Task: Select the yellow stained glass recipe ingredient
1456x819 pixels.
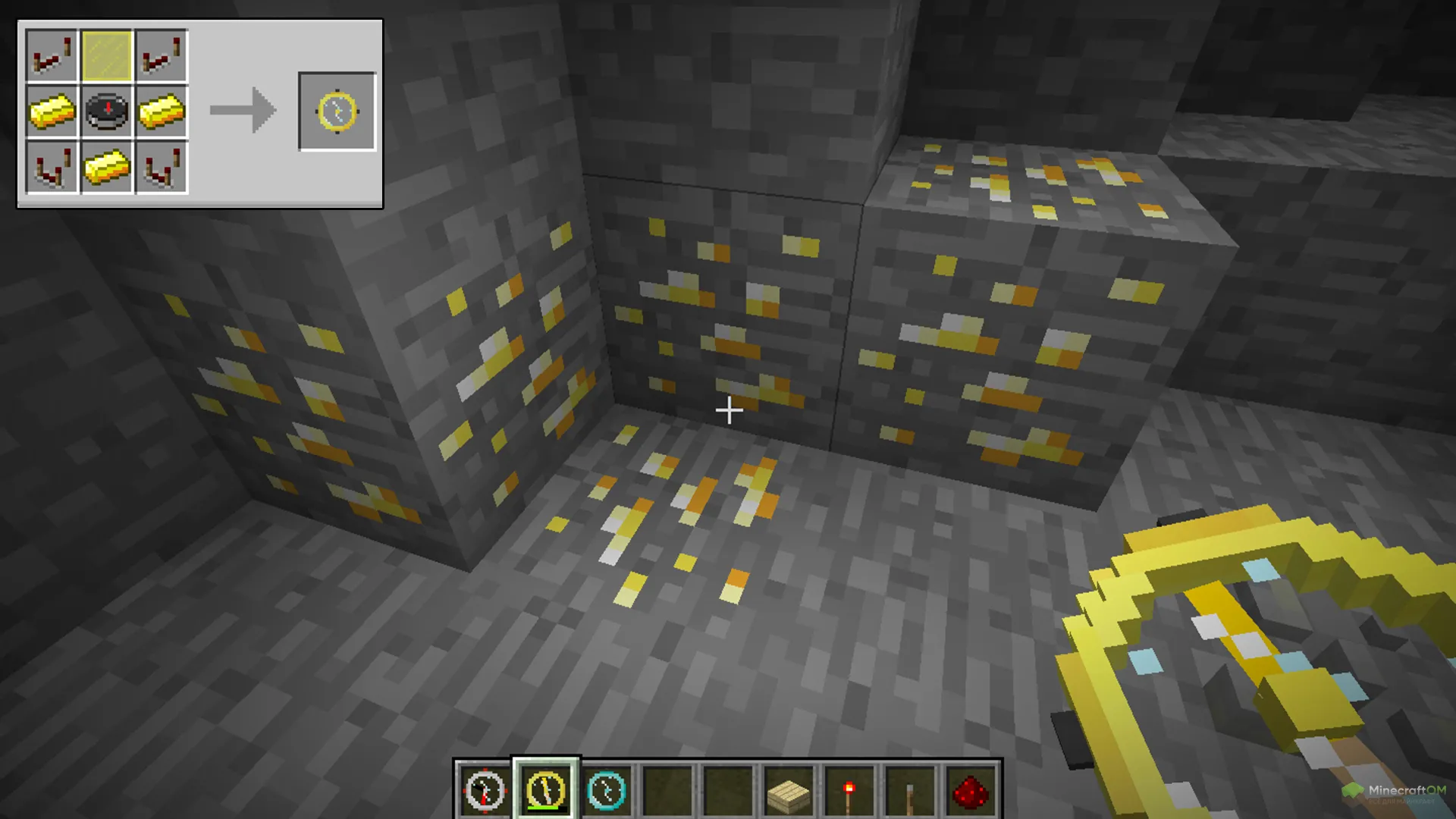Action: coord(106,55)
